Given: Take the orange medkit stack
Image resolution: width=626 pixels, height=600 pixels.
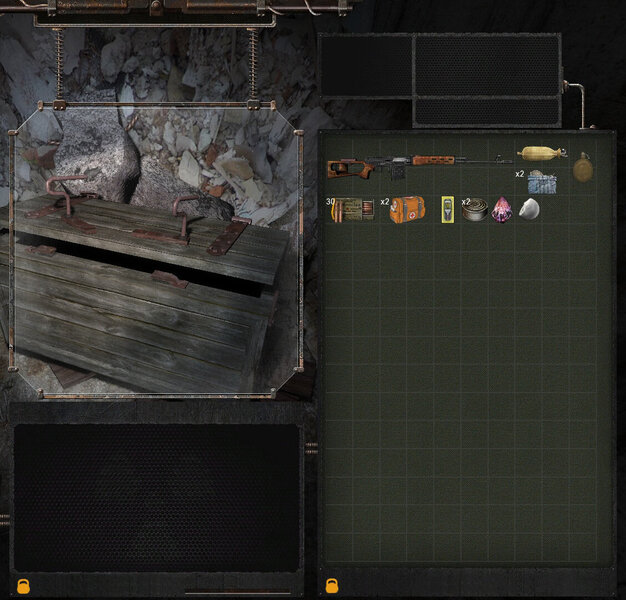Looking at the screenshot, I should [x=406, y=209].
